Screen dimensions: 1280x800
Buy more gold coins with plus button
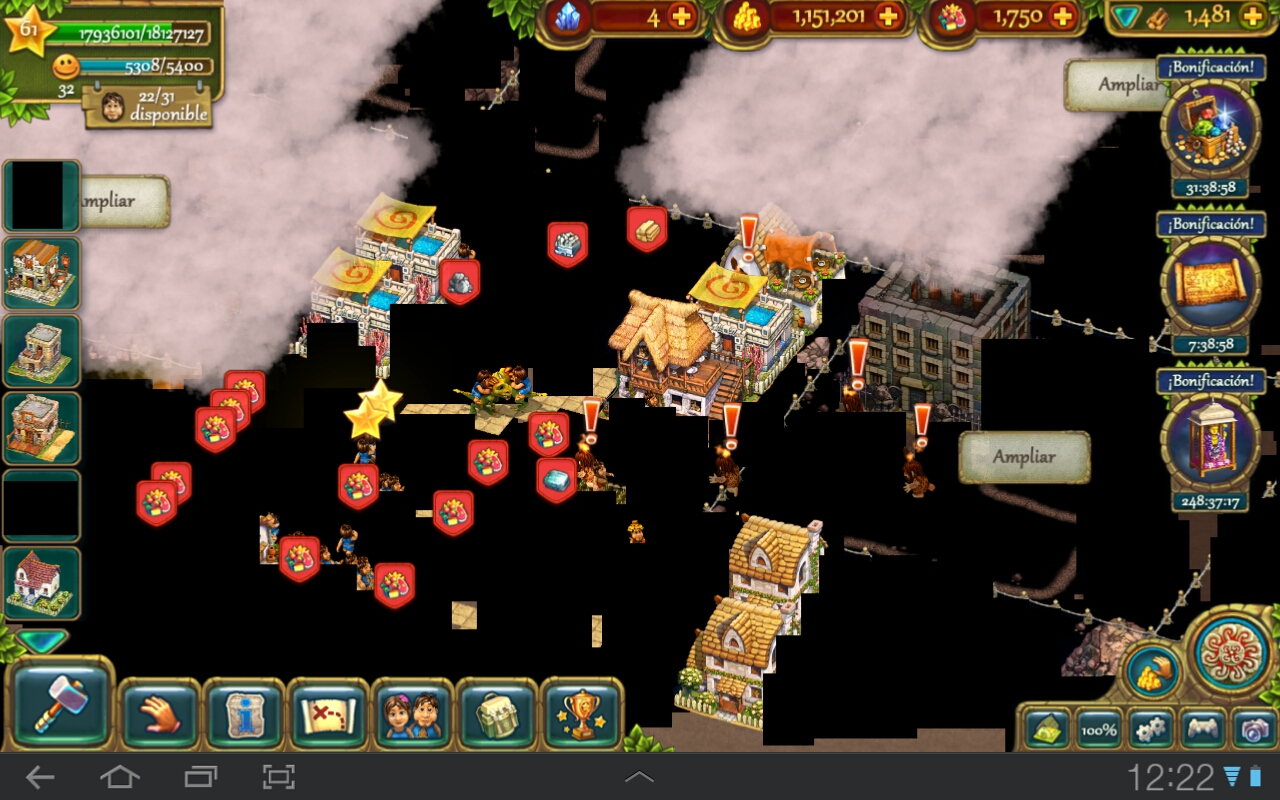(887, 17)
